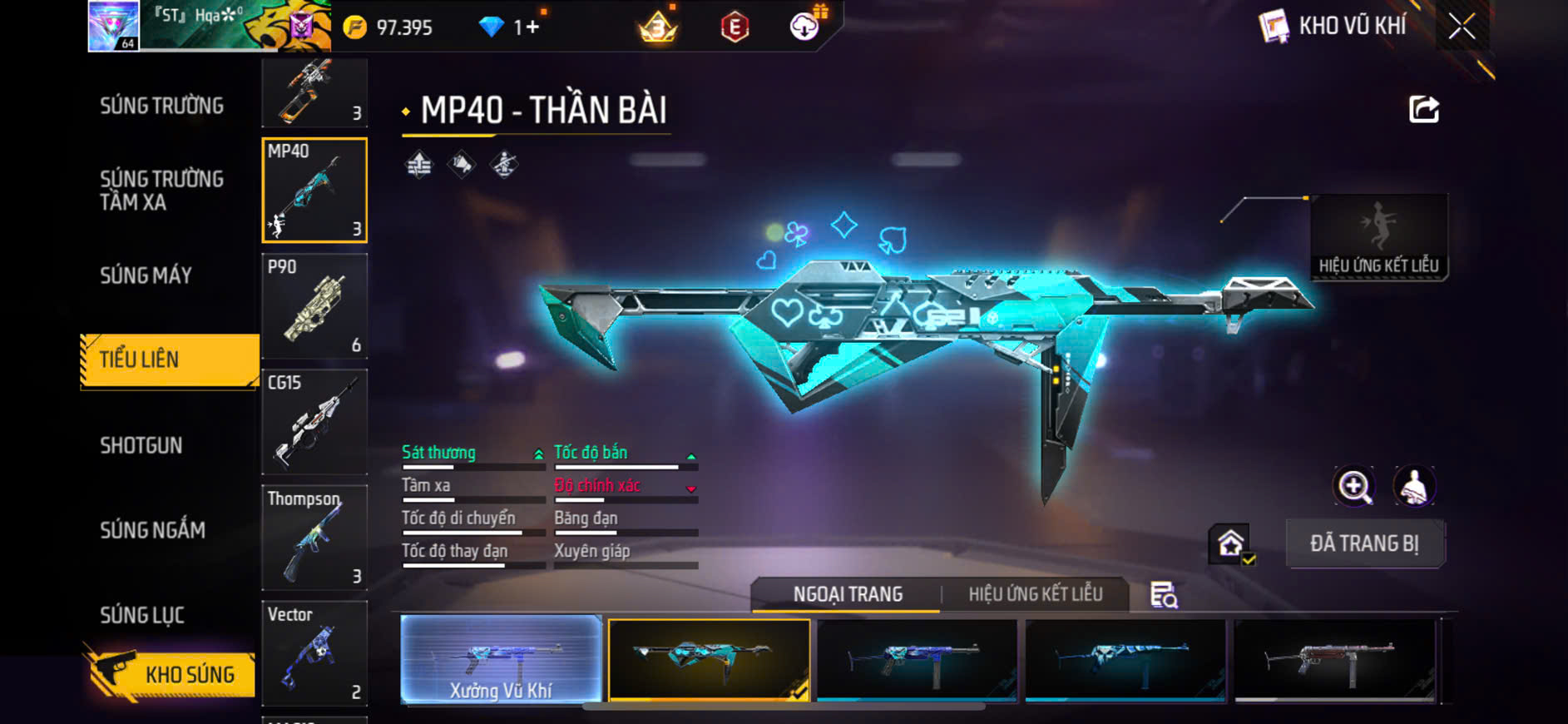
Task: Pick the Thompson weapon slot
Action: [314, 538]
